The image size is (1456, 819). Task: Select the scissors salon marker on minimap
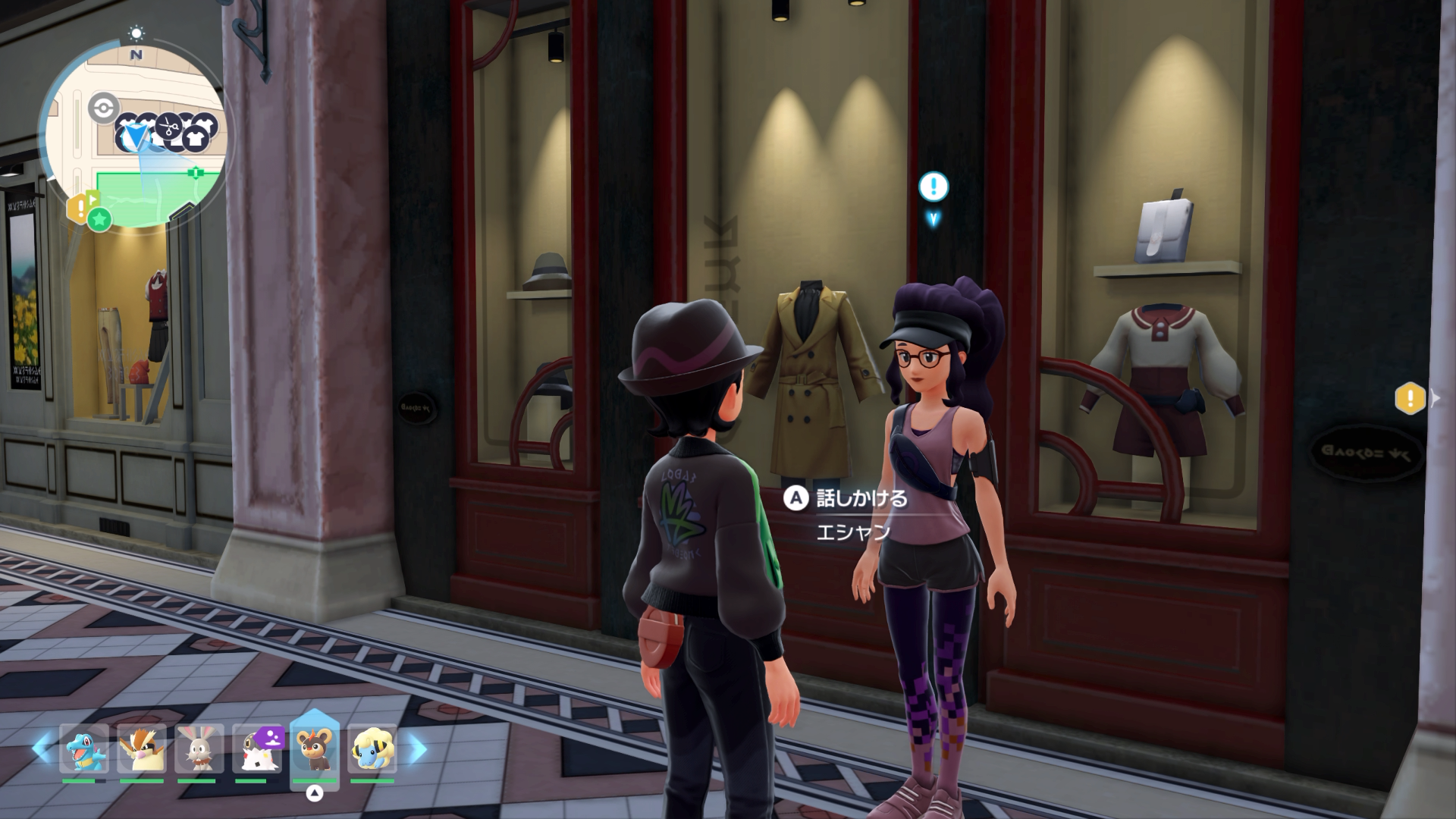click(x=168, y=127)
